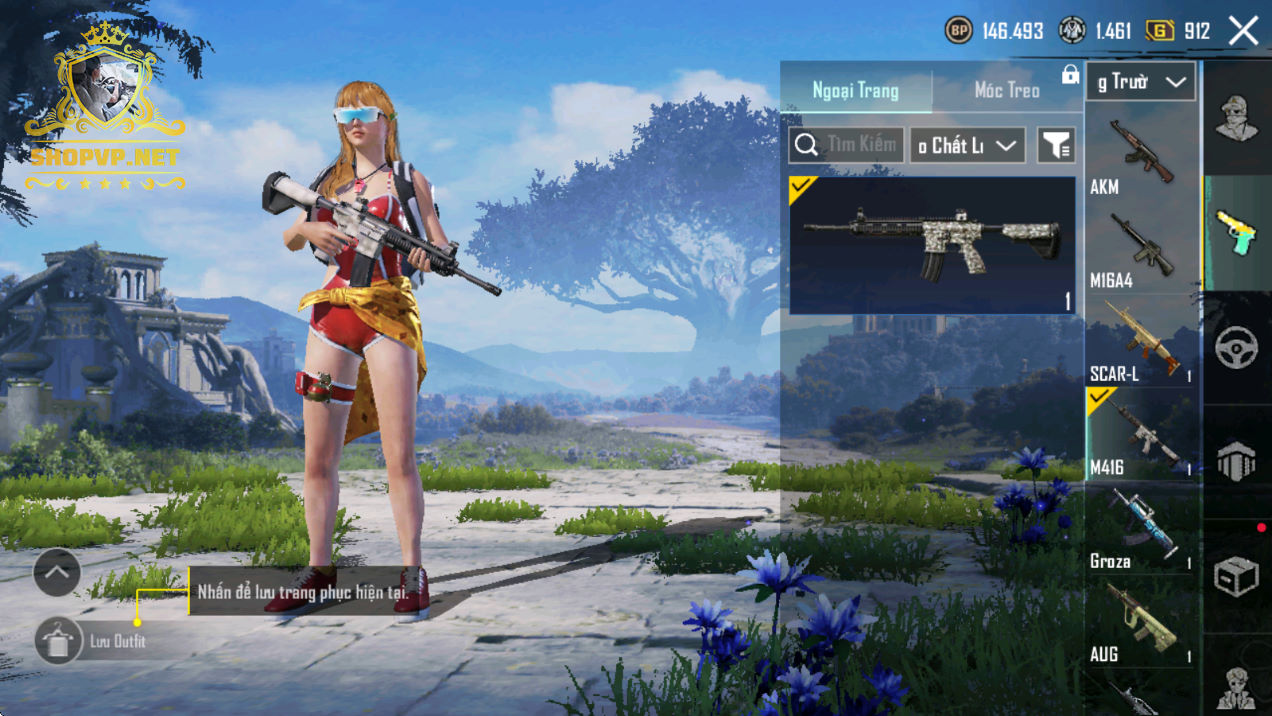The width and height of the screenshot is (1272, 716).
Task: Click the gold G currency icon
Action: click(1160, 31)
